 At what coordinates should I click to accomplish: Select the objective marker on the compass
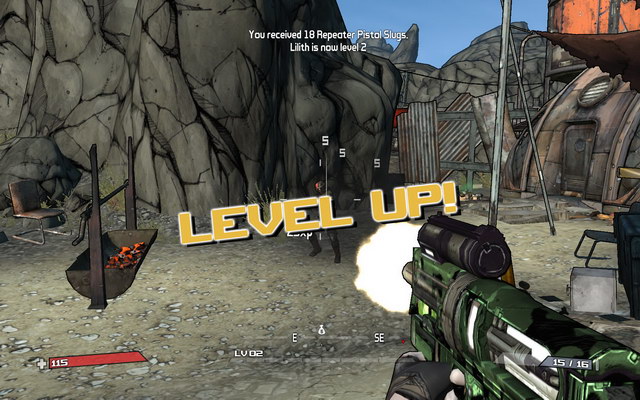click(321, 329)
